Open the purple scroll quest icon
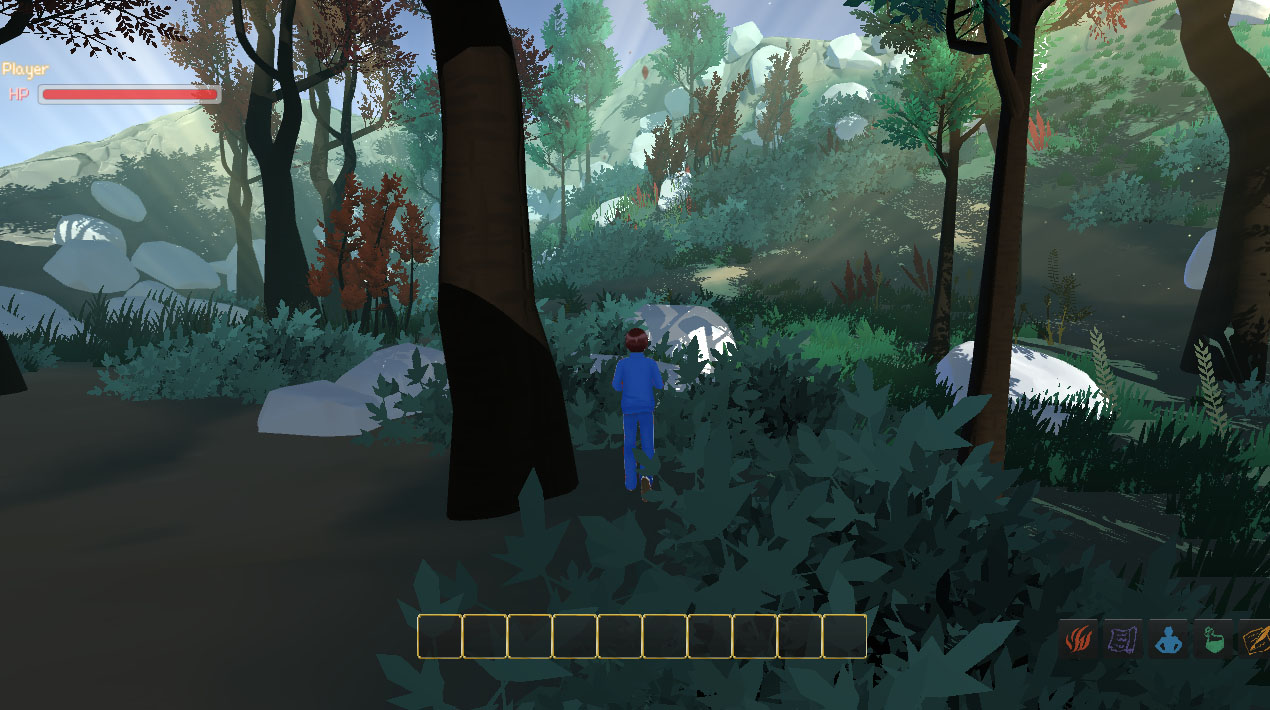 coord(1123,639)
